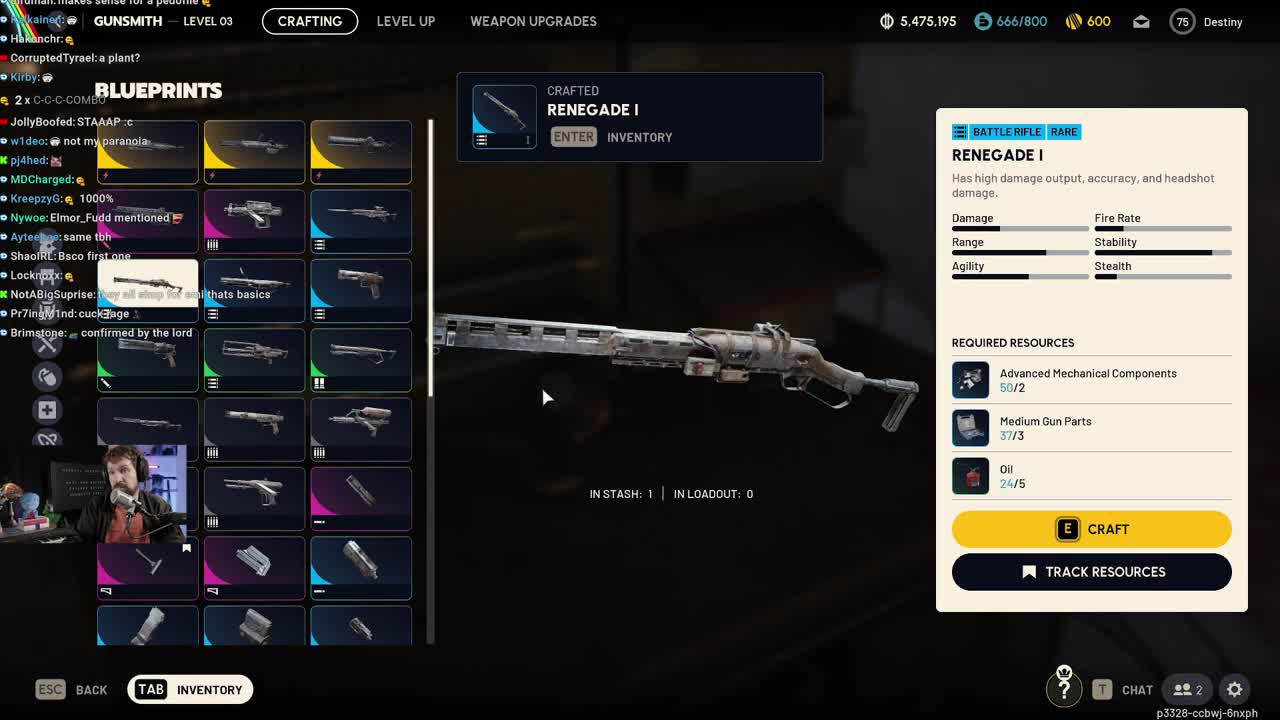Track resources for Renegade I

click(x=1091, y=572)
